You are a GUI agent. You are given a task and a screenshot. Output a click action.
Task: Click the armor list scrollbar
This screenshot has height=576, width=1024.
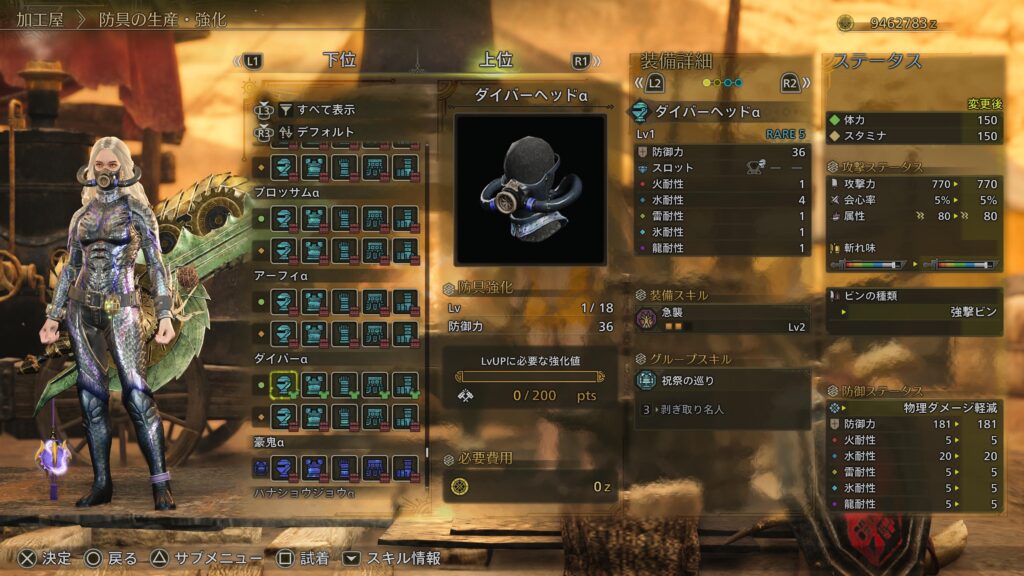pos(428,300)
